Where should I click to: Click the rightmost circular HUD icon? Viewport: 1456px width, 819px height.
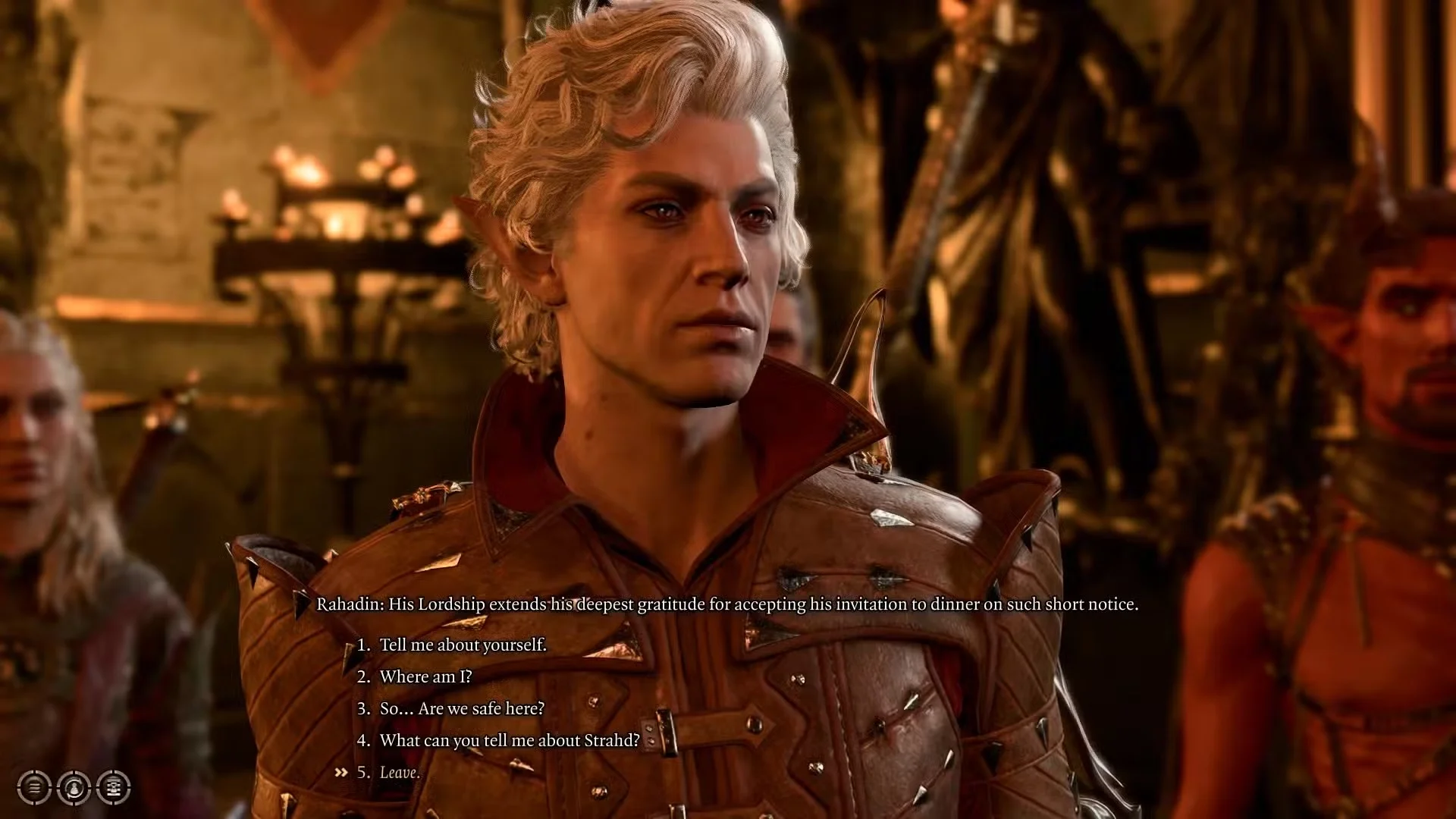(111, 786)
